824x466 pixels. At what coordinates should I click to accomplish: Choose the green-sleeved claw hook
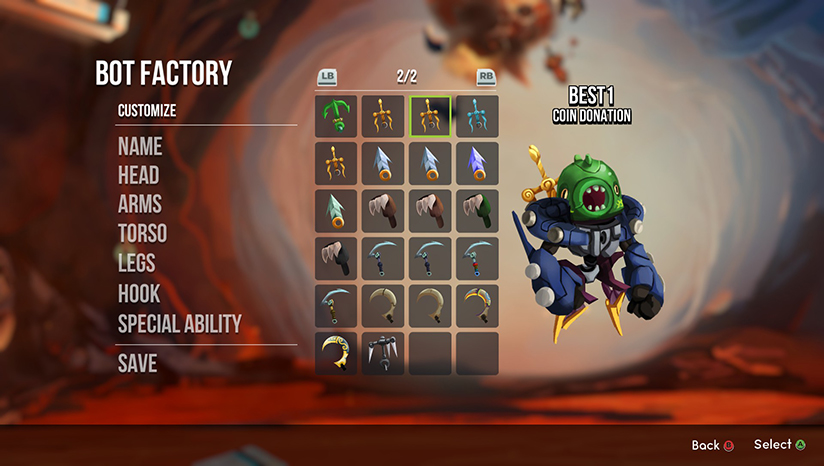477,211
